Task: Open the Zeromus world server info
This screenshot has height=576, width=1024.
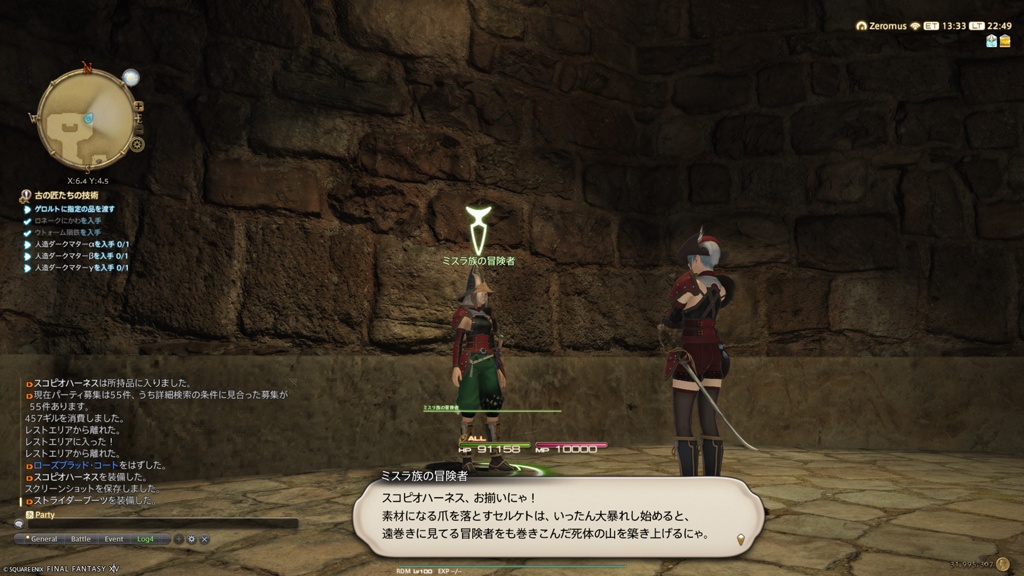Action: coord(886,26)
